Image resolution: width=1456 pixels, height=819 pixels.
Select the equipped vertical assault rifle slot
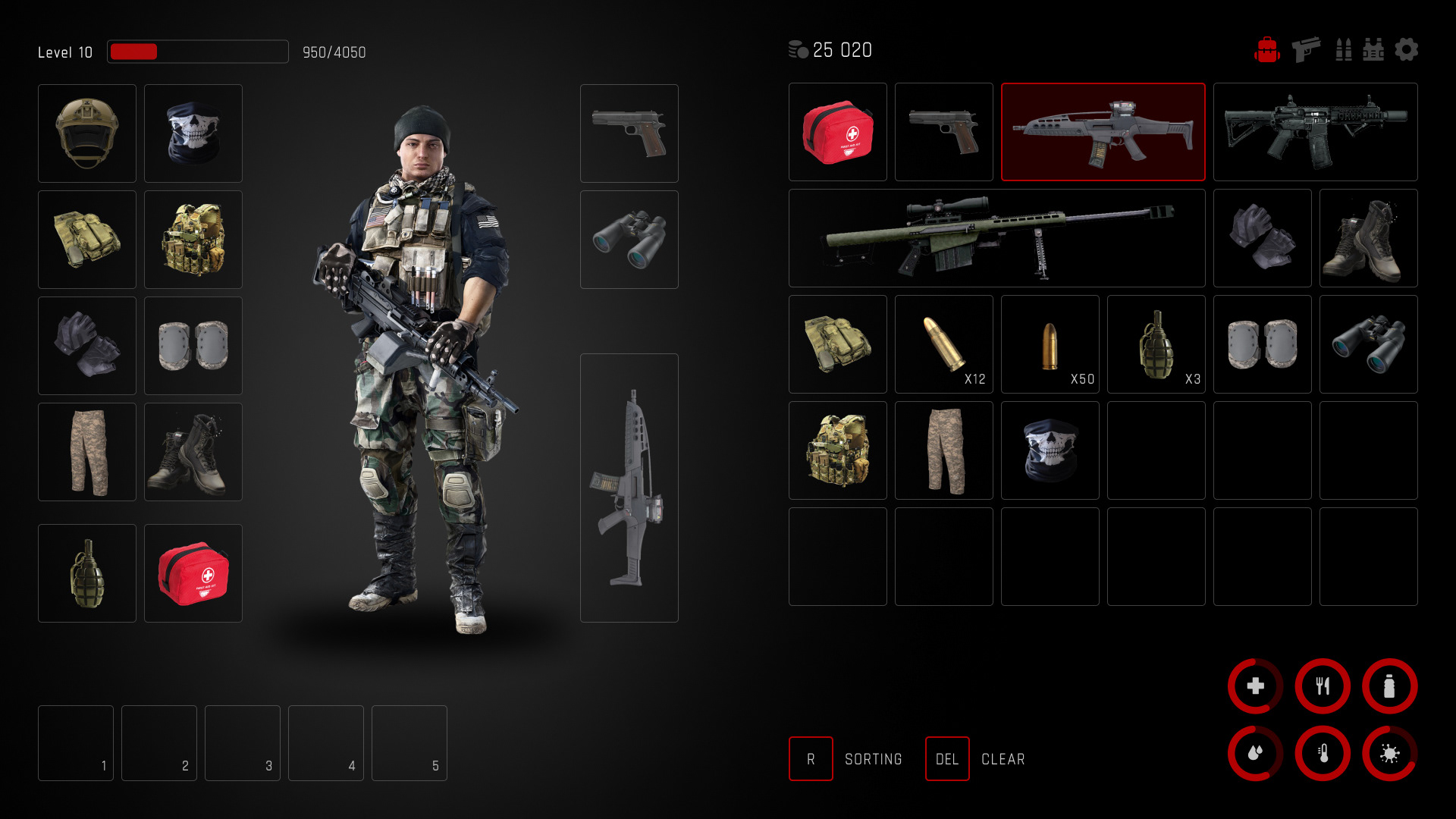pos(629,488)
